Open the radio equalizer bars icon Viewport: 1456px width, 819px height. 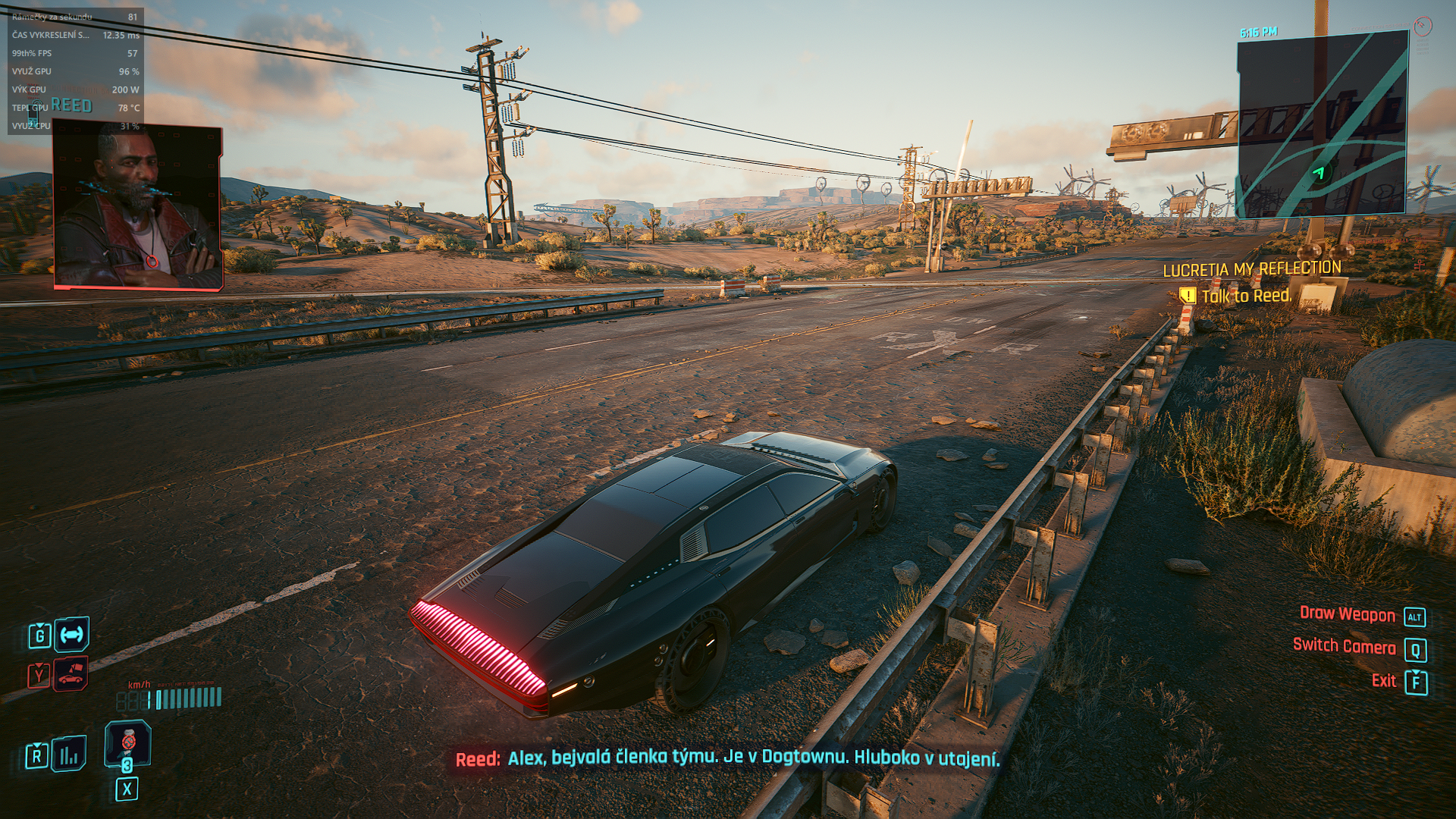coord(69,755)
